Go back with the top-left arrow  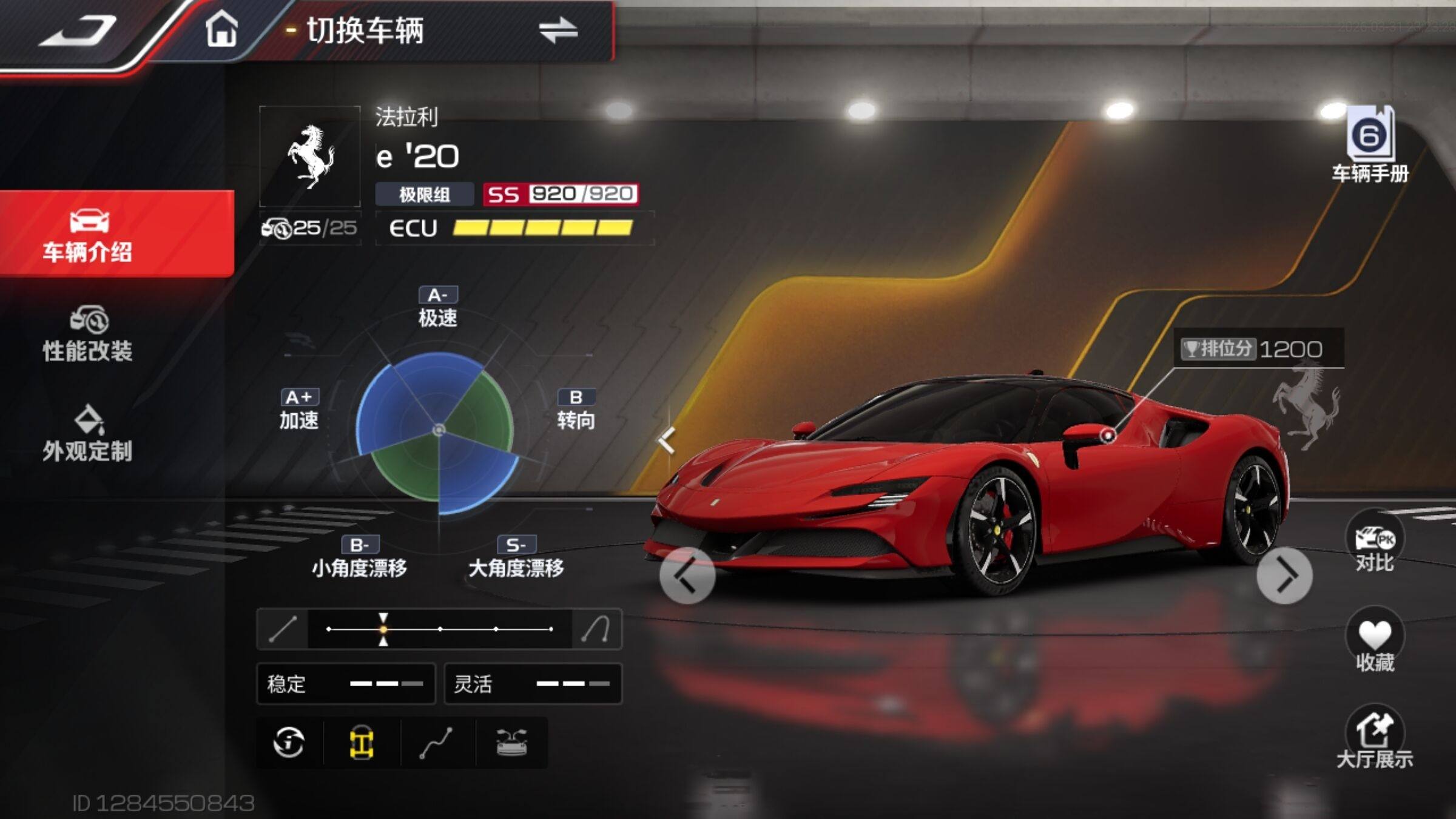tap(79, 32)
